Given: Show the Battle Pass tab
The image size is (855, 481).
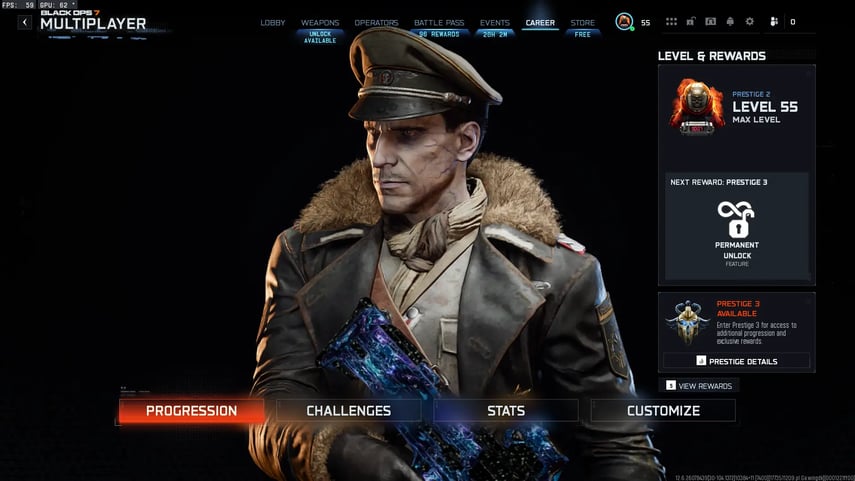Looking at the screenshot, I should (x=437, y=22).
